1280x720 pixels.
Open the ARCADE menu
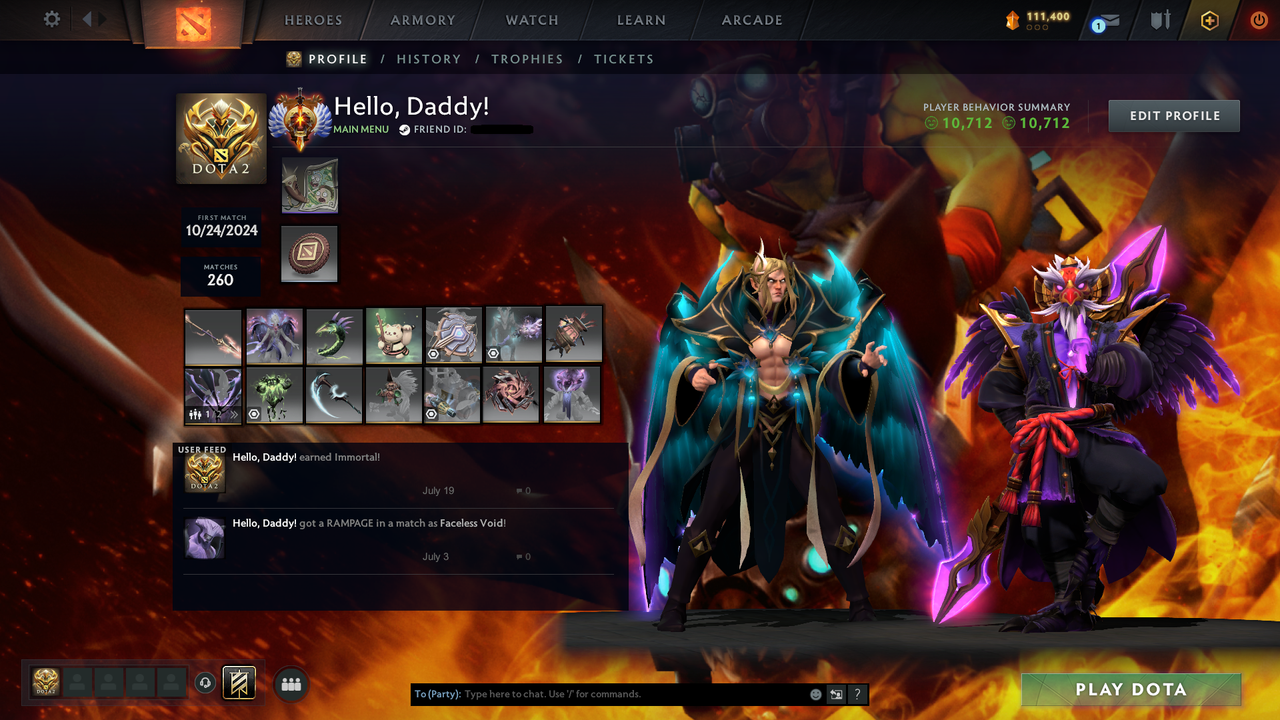click(751, 19)
